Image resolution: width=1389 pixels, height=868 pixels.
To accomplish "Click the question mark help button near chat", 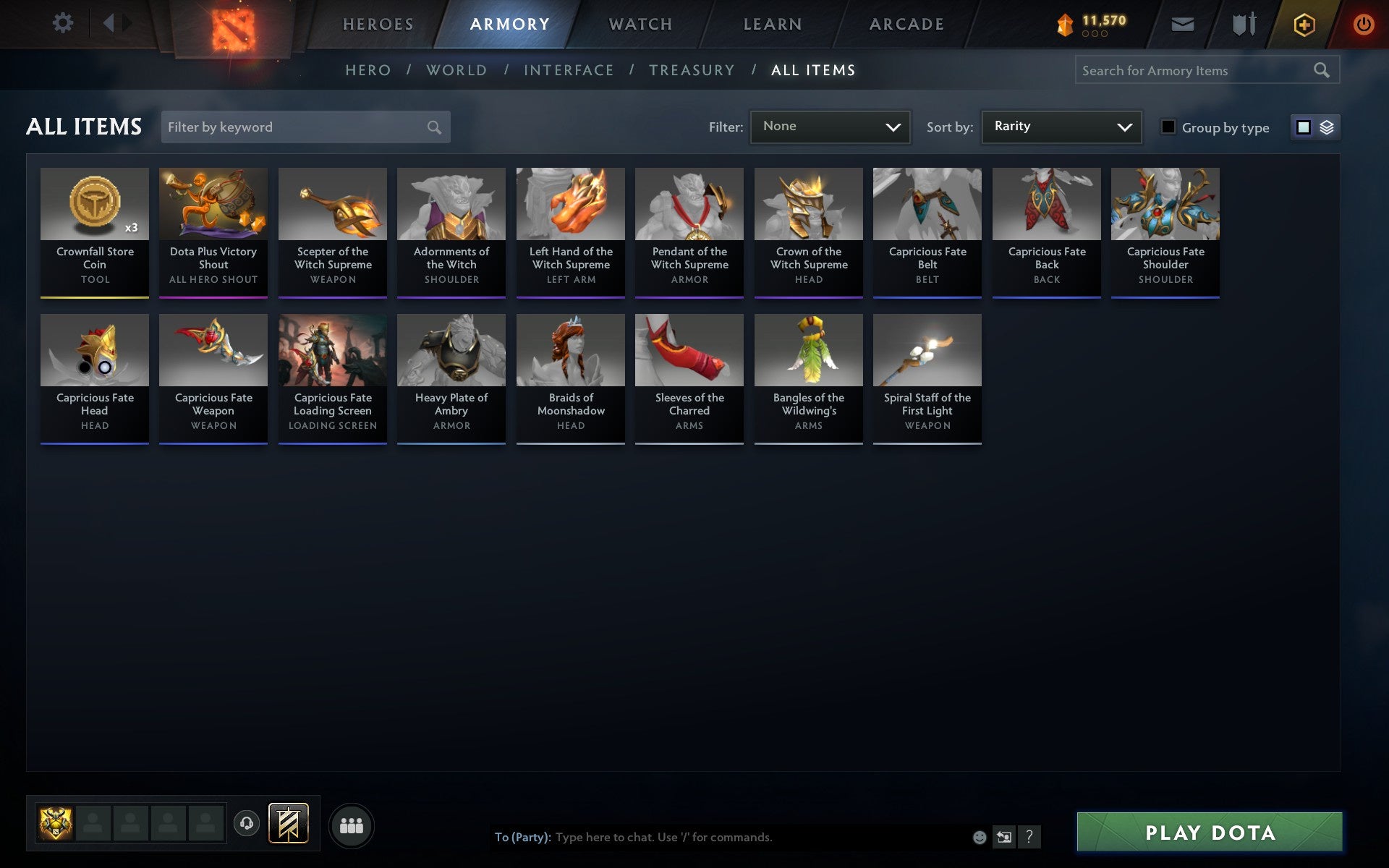I will pos(1029,838).
